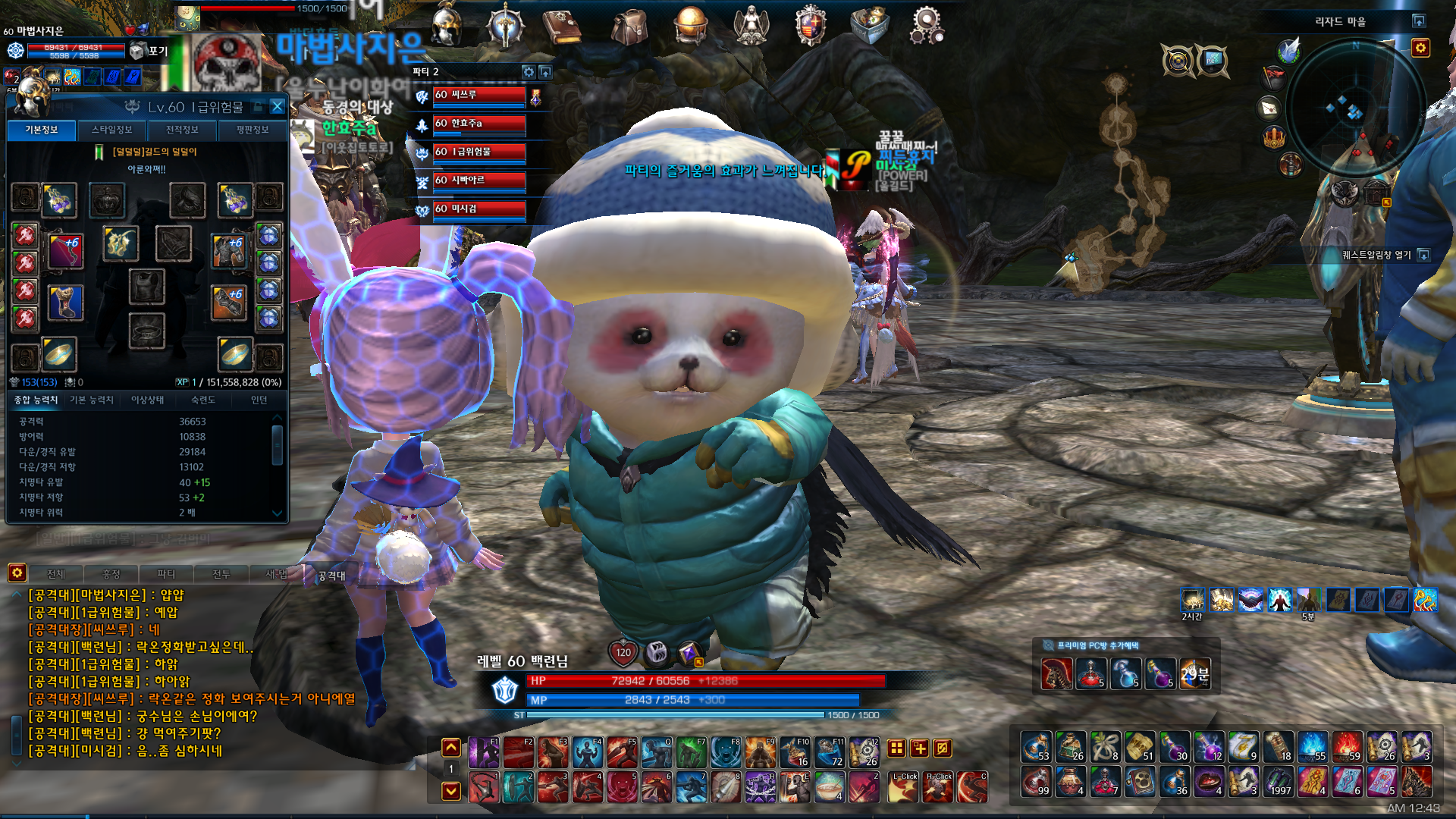This screenshot has height=819, width=1456.
Task: Show the 기본 능력치 stats tab
Action: (91, 400)
